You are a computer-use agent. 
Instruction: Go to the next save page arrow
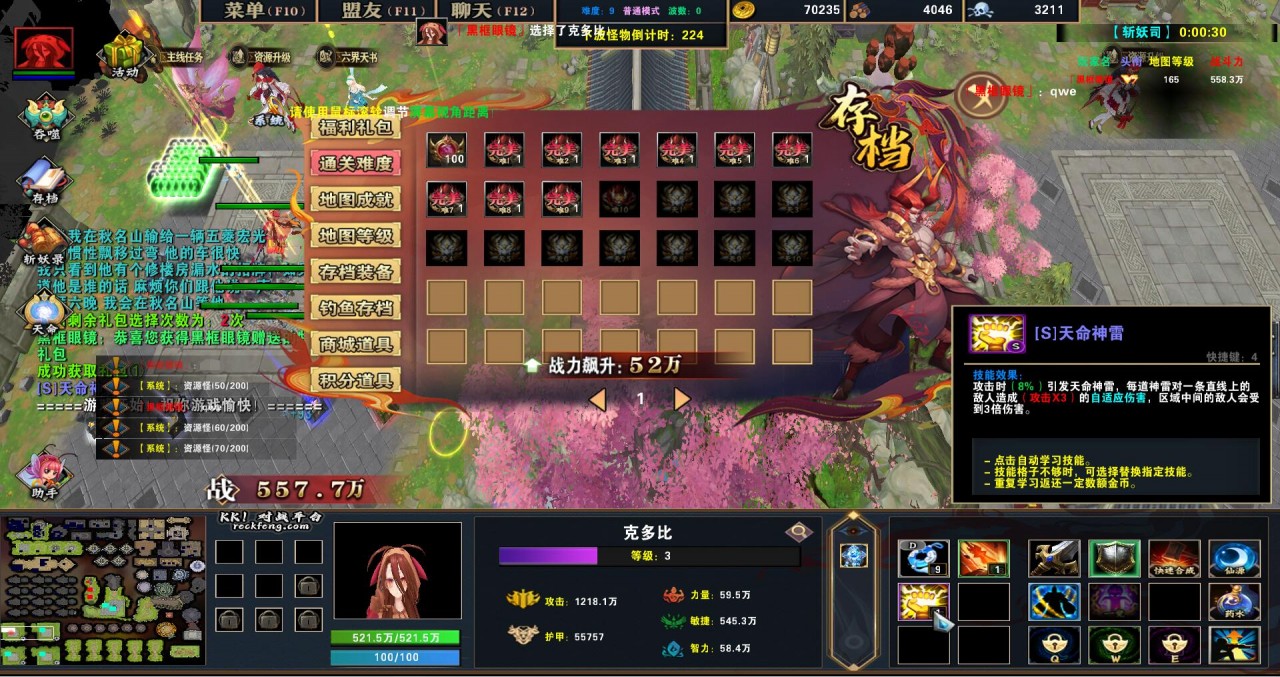(x=682, y=400)
